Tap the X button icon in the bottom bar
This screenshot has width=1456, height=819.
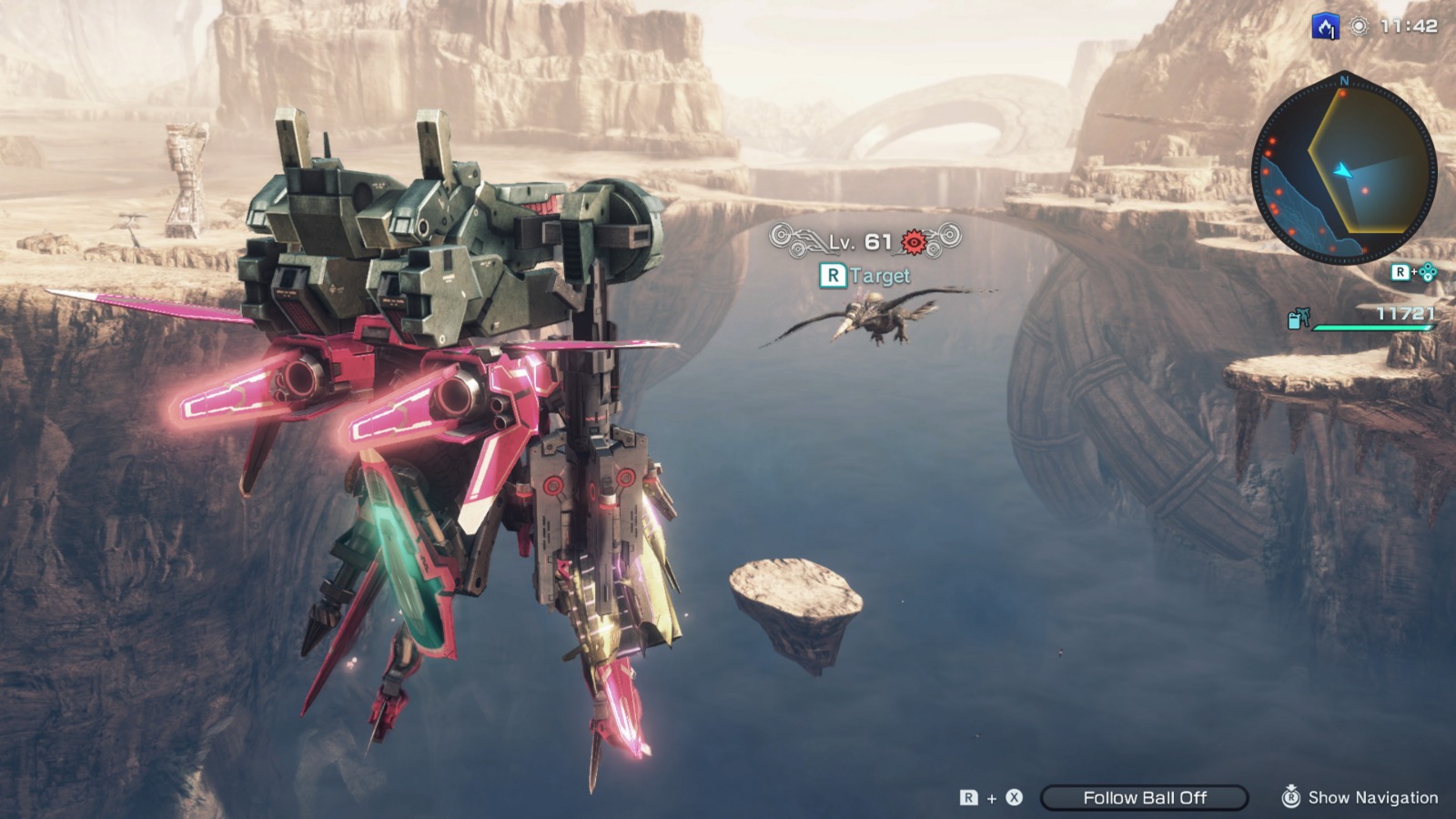pos(1013,797)
